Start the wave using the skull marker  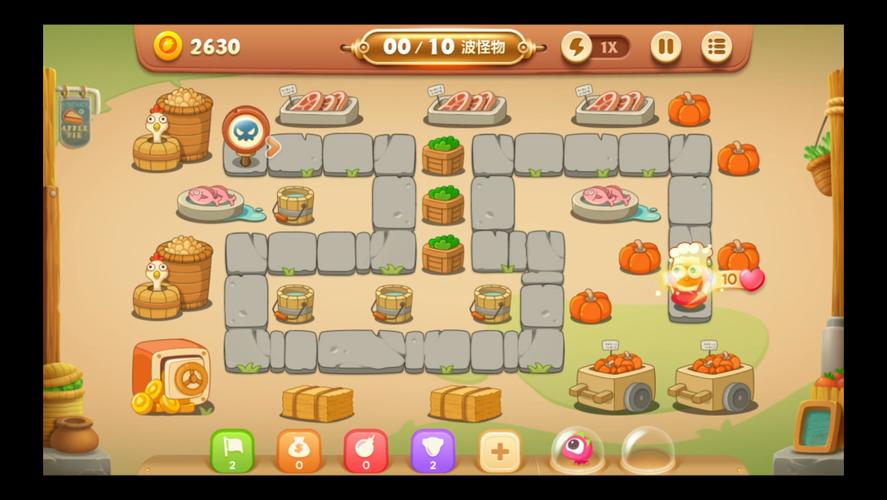tap(244, 132)
